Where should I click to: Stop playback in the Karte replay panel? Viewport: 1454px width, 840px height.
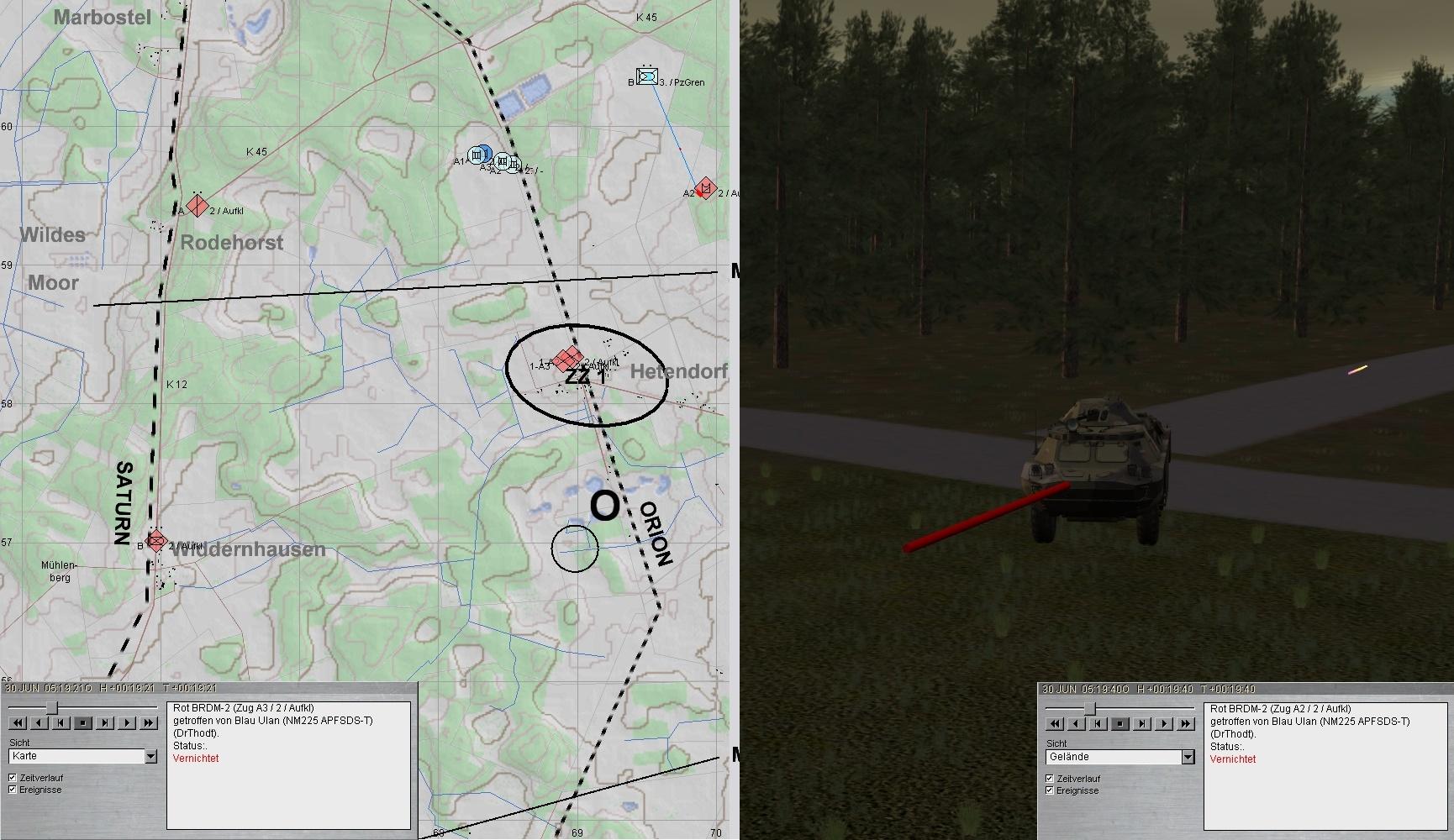[x=83, y=722]
